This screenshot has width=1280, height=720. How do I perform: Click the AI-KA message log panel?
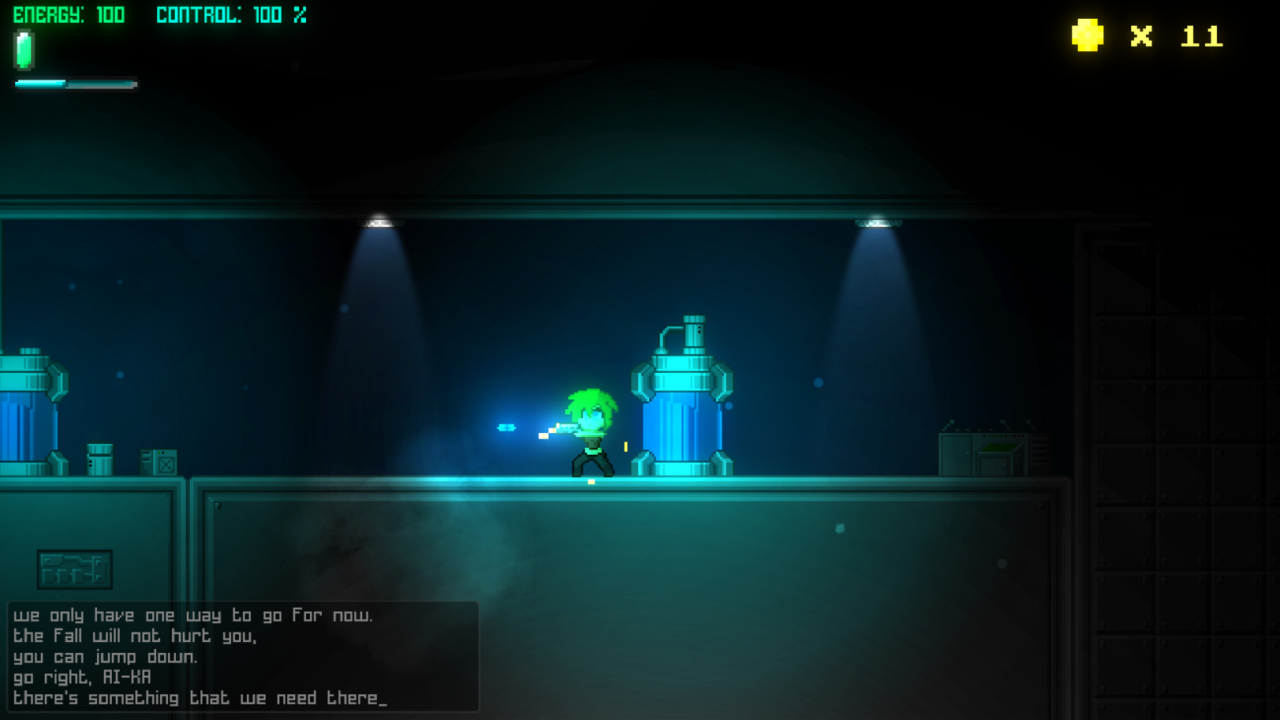click(243, 656)
